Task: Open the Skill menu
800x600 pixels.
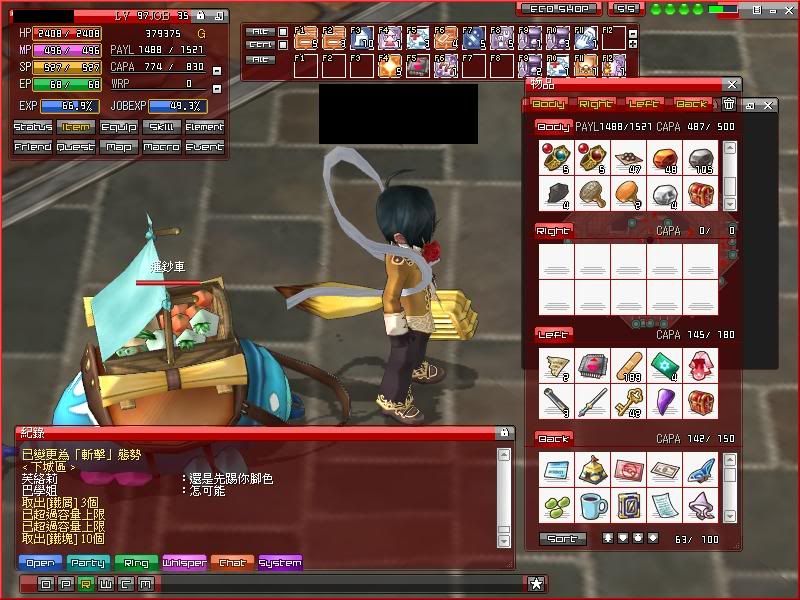Action: (162, 127)
